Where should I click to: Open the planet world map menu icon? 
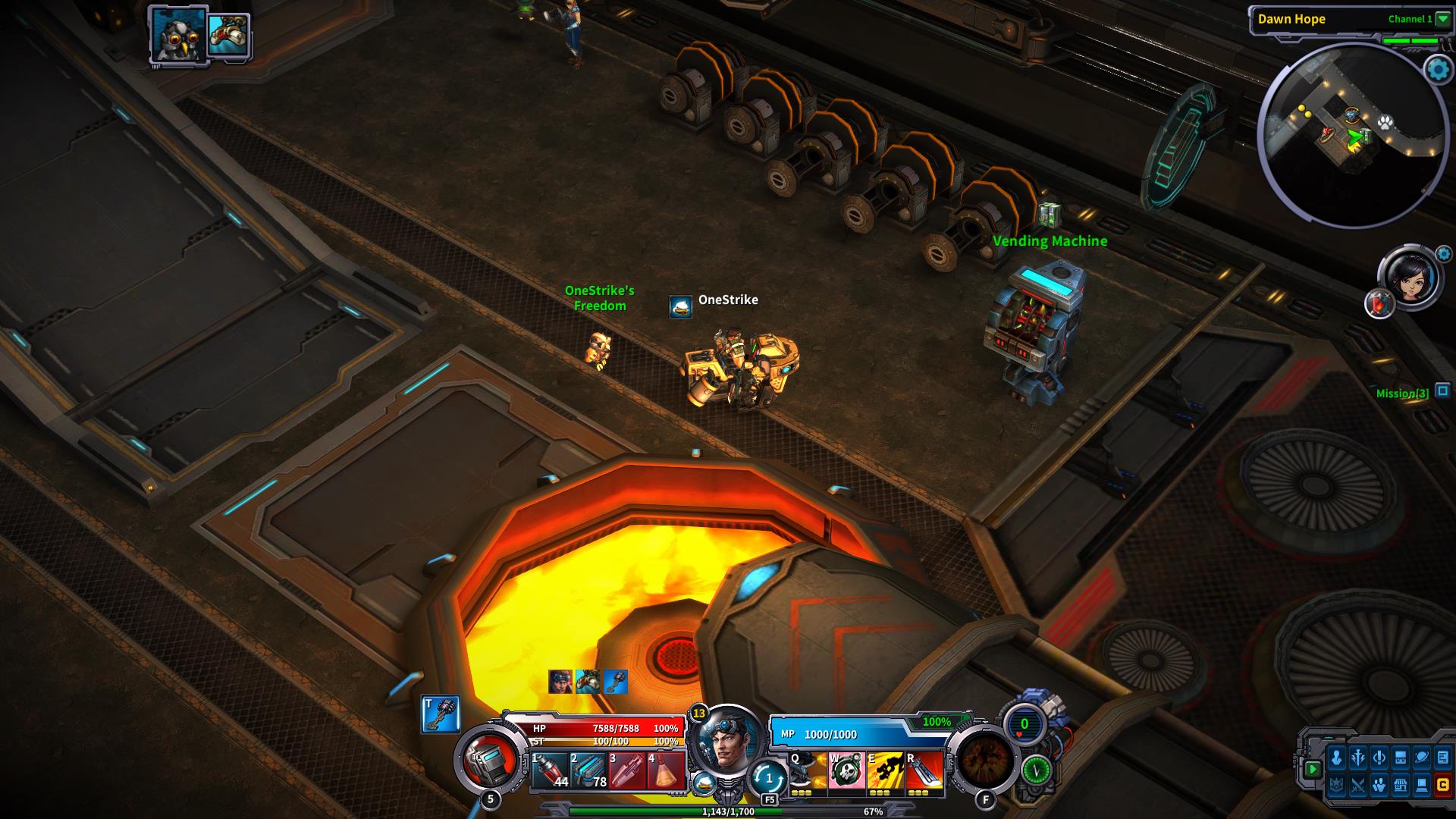1422,758
